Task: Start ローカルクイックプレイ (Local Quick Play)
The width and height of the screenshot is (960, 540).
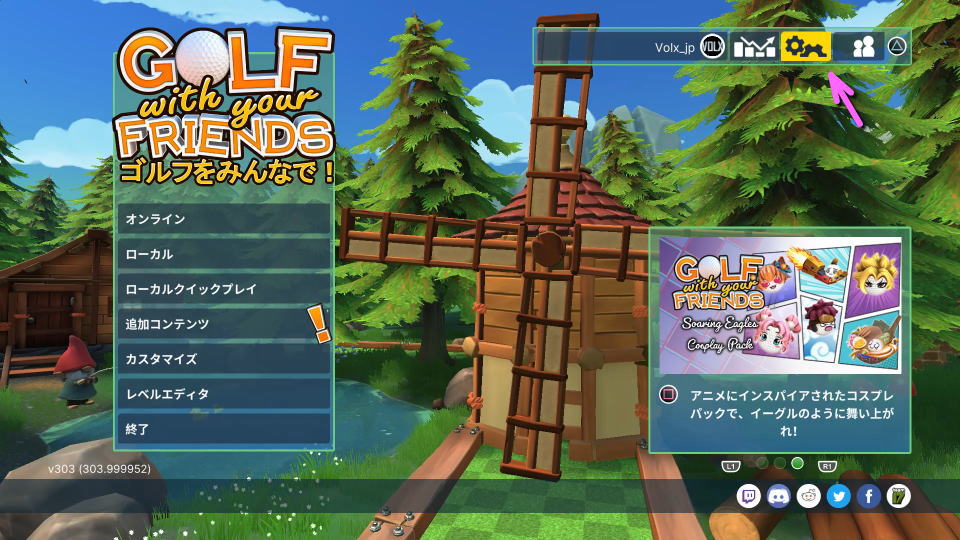Action: (x=223, y=289)
